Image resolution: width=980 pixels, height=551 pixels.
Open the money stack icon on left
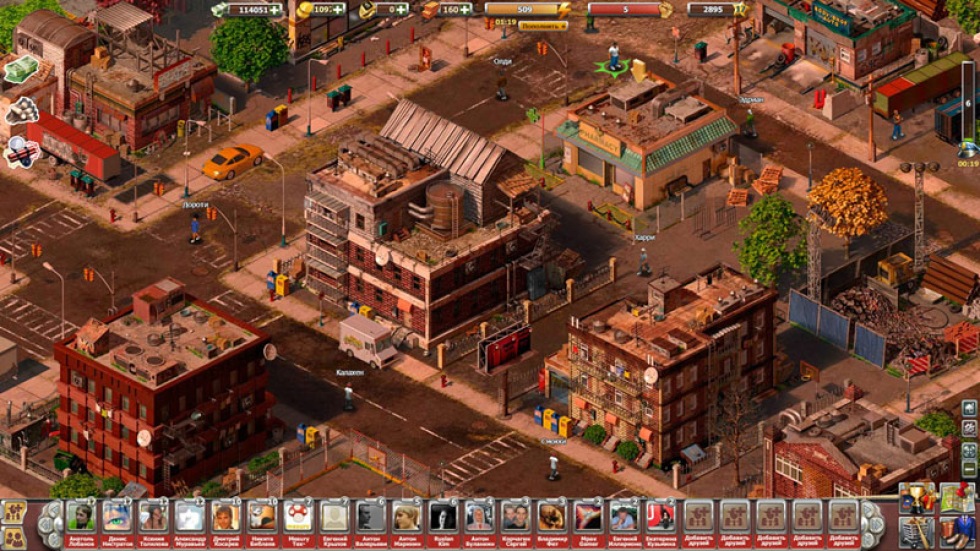pyautogui.click(x=20, y=68)
